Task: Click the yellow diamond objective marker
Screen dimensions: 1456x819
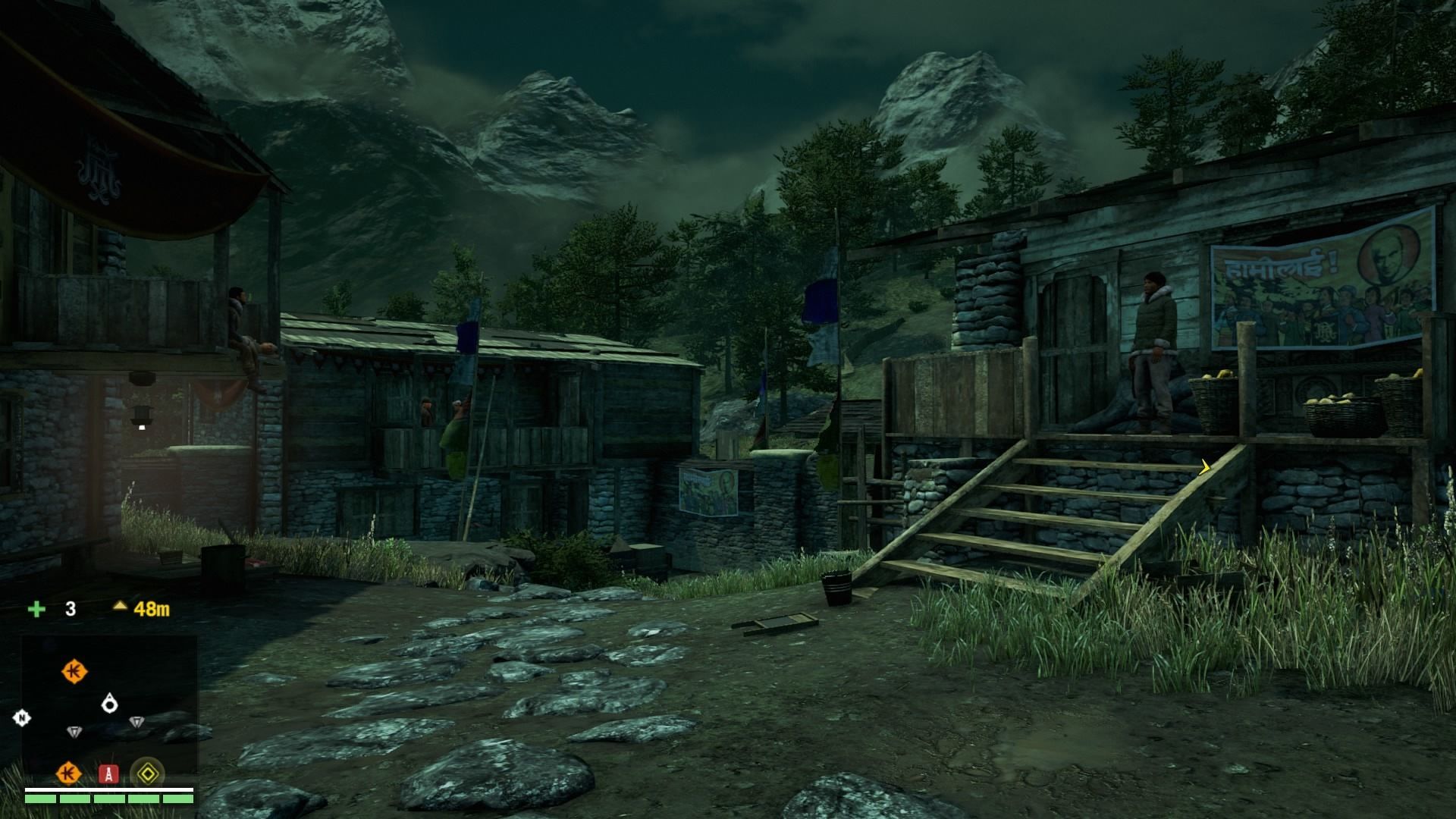Action: [x=147, y=773]
